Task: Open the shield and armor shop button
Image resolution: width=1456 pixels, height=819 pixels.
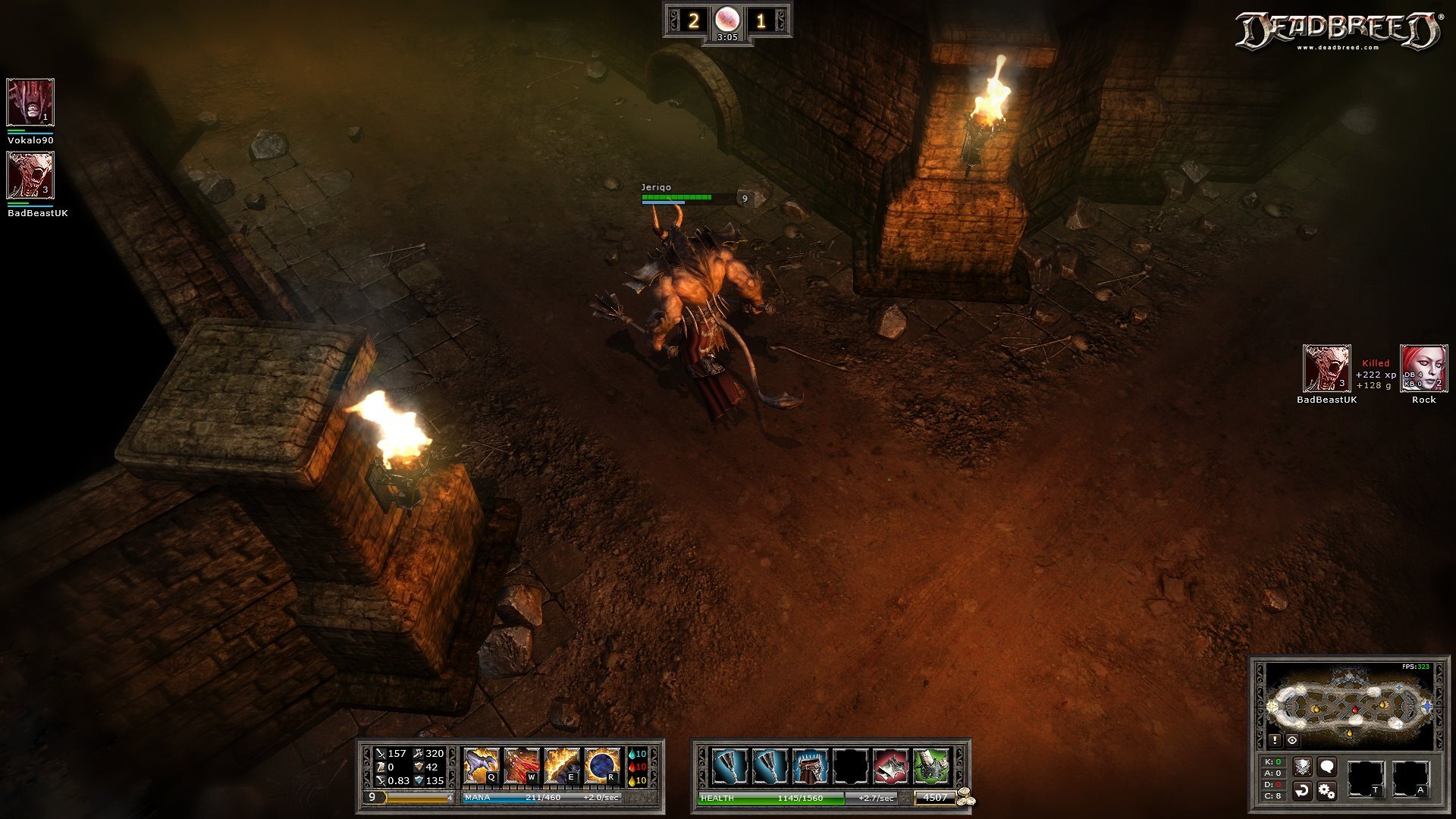Action: [1302, 767]
